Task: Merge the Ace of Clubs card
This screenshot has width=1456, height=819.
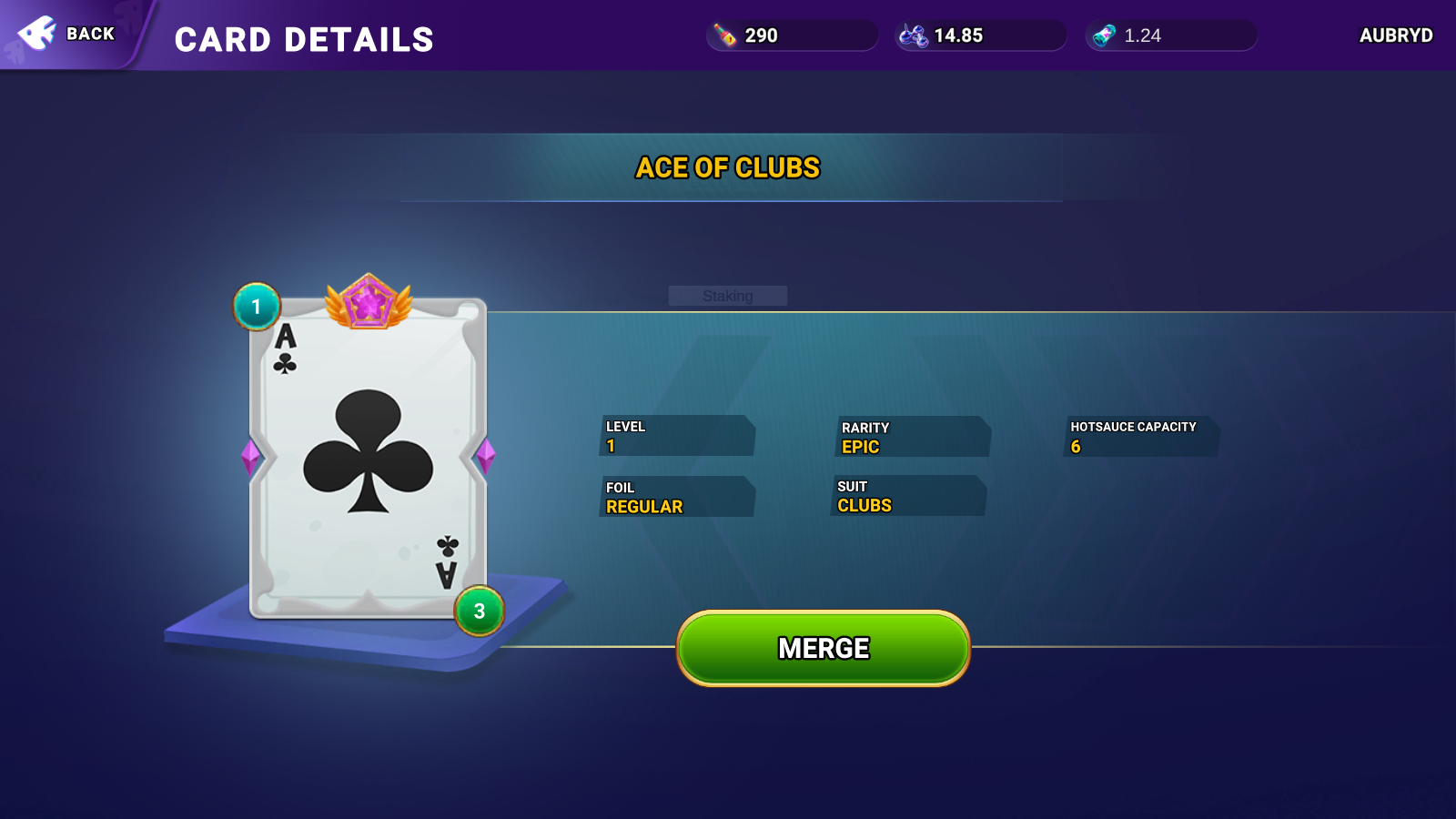Action: click(824, 648)
